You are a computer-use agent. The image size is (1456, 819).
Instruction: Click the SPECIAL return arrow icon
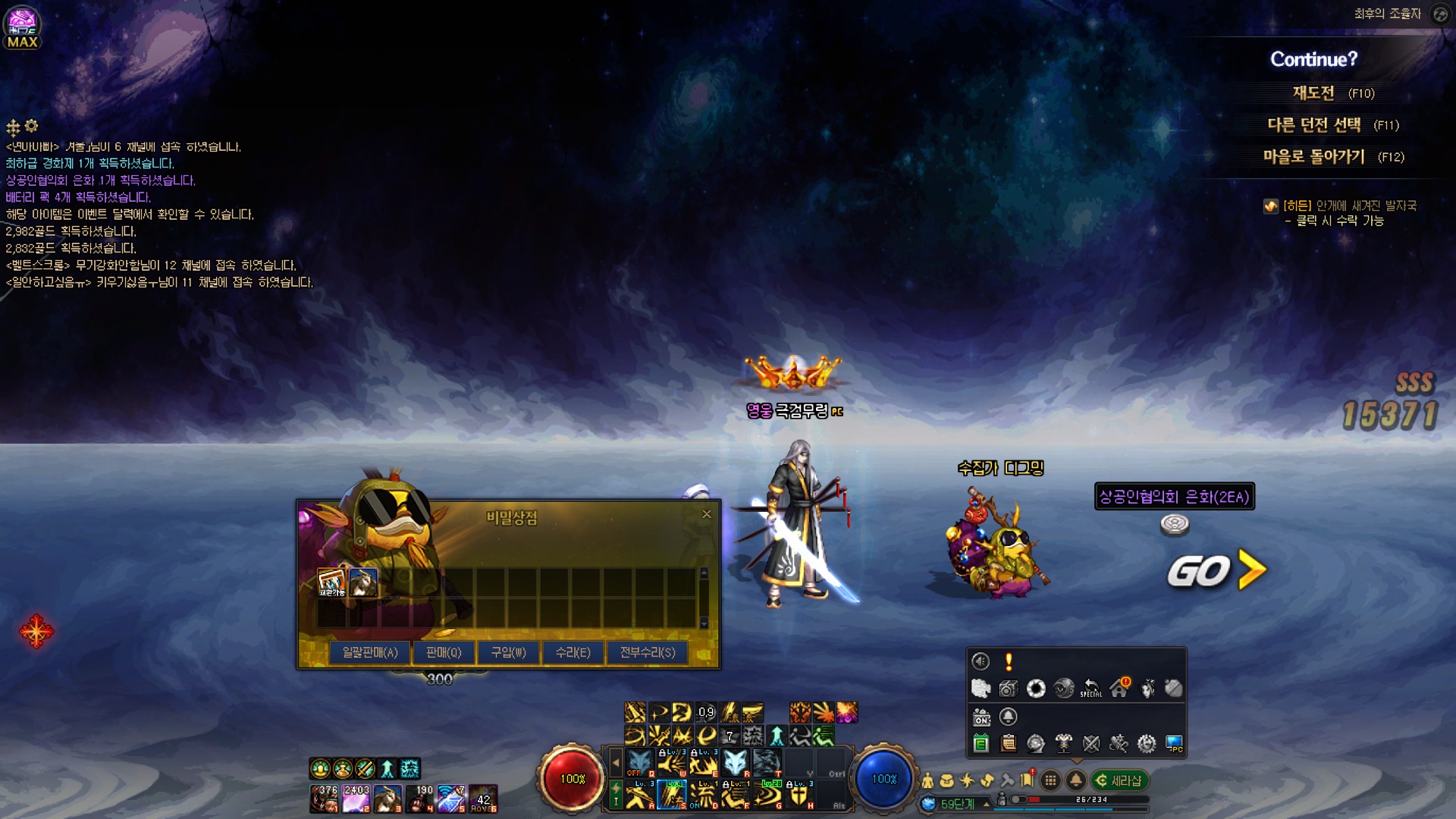pos(1091,688)
